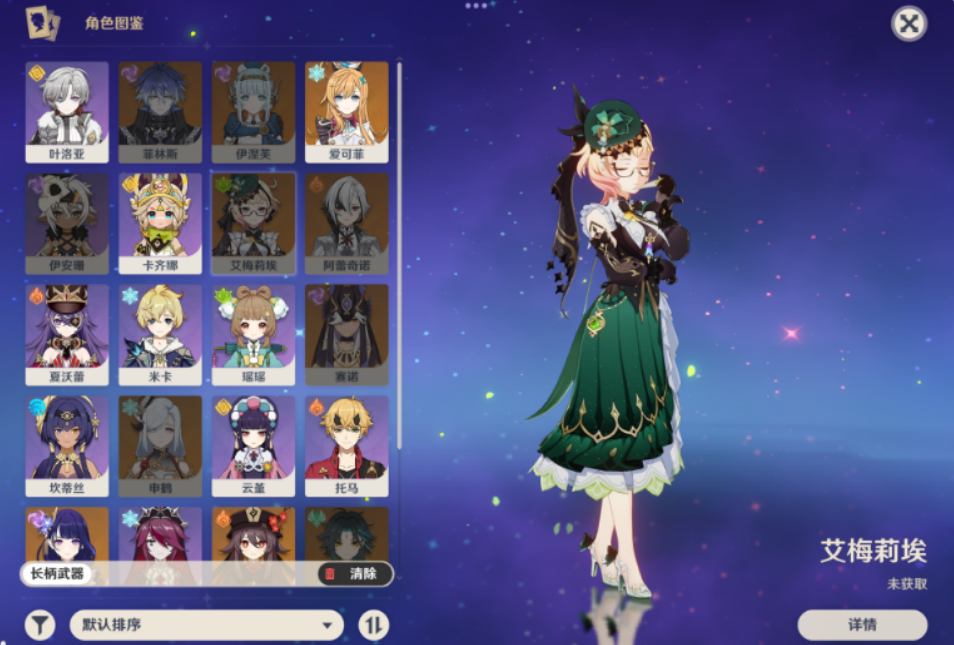Select the 夏沃蕾 character card
Image resolution: width=954 pixels, height=645 pixels.
[67, 335]
